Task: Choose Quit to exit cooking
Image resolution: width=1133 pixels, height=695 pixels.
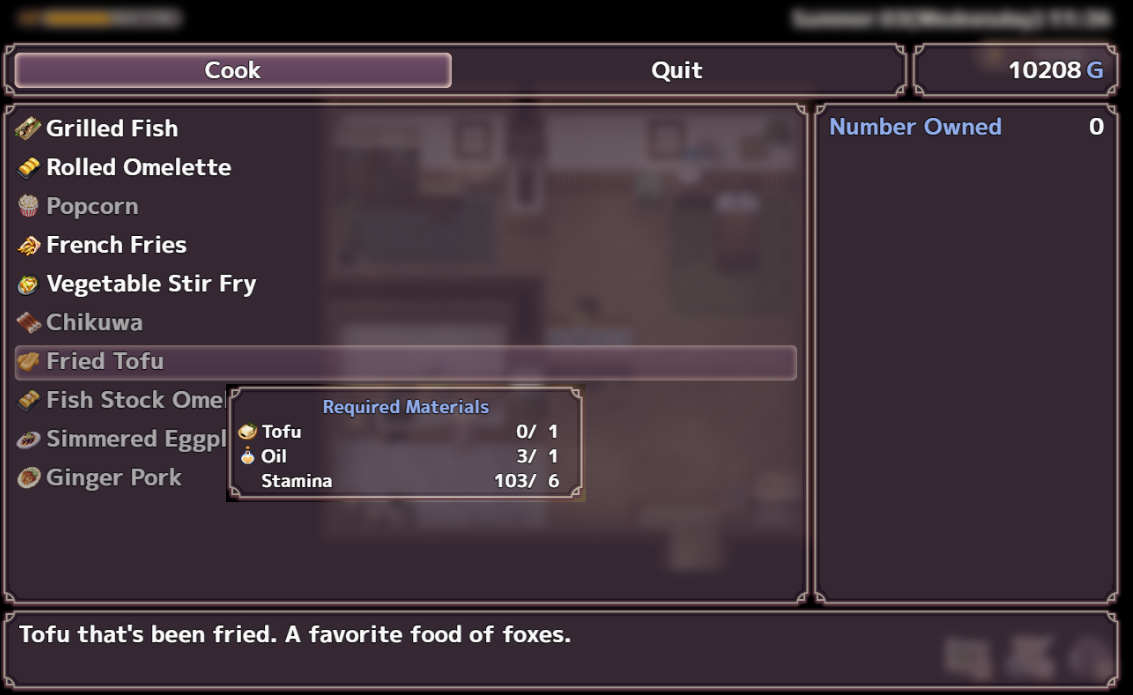Action: click(676, 70)
